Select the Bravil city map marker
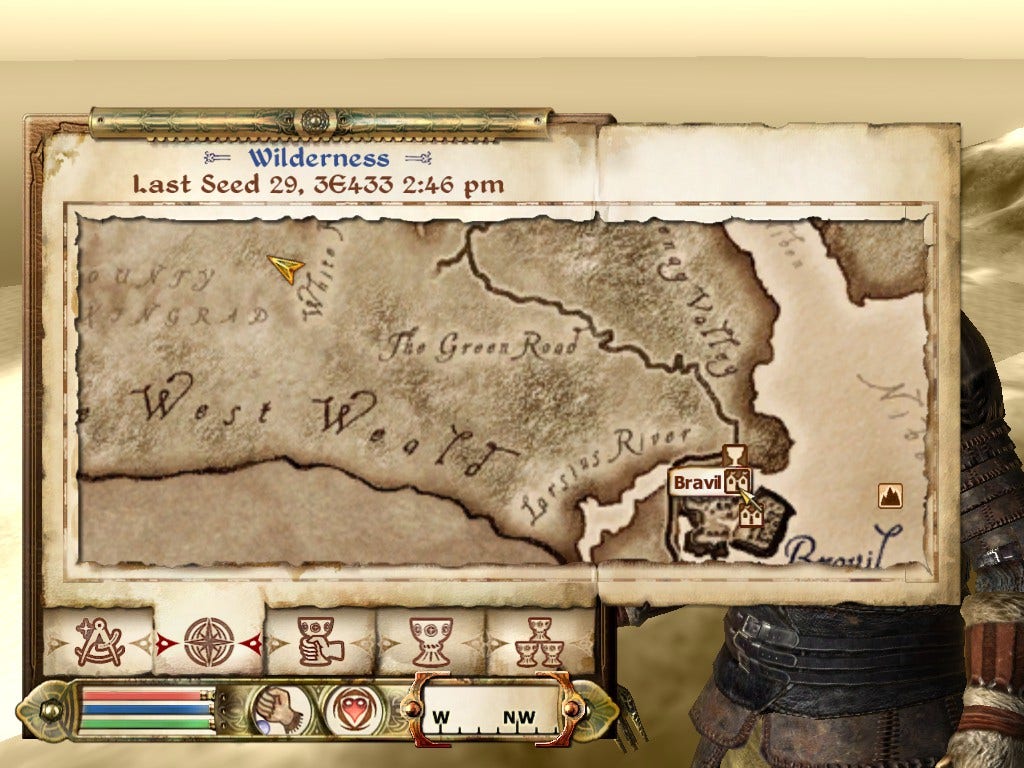The height and width of the screenshot is (768, 1024). pos(738,483)
